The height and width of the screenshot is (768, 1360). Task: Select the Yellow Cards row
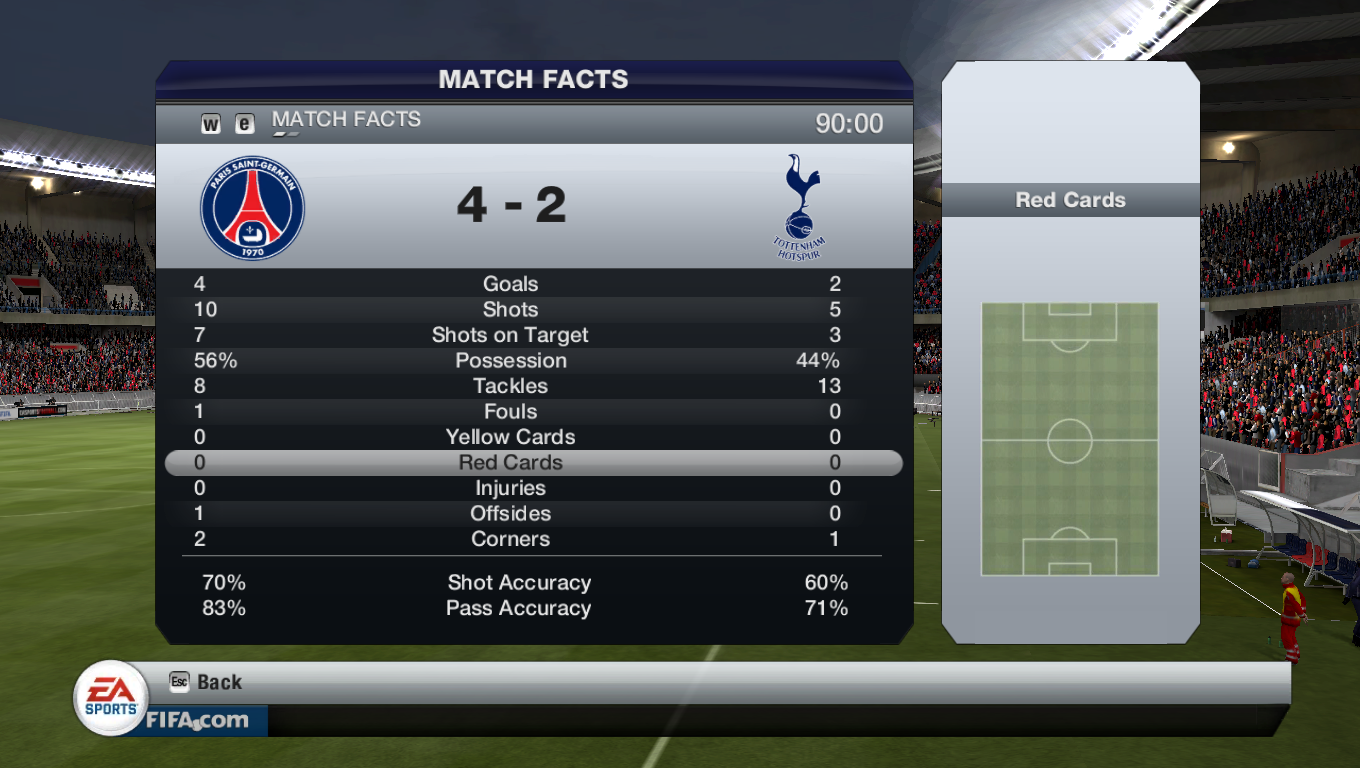click(511, 437)
